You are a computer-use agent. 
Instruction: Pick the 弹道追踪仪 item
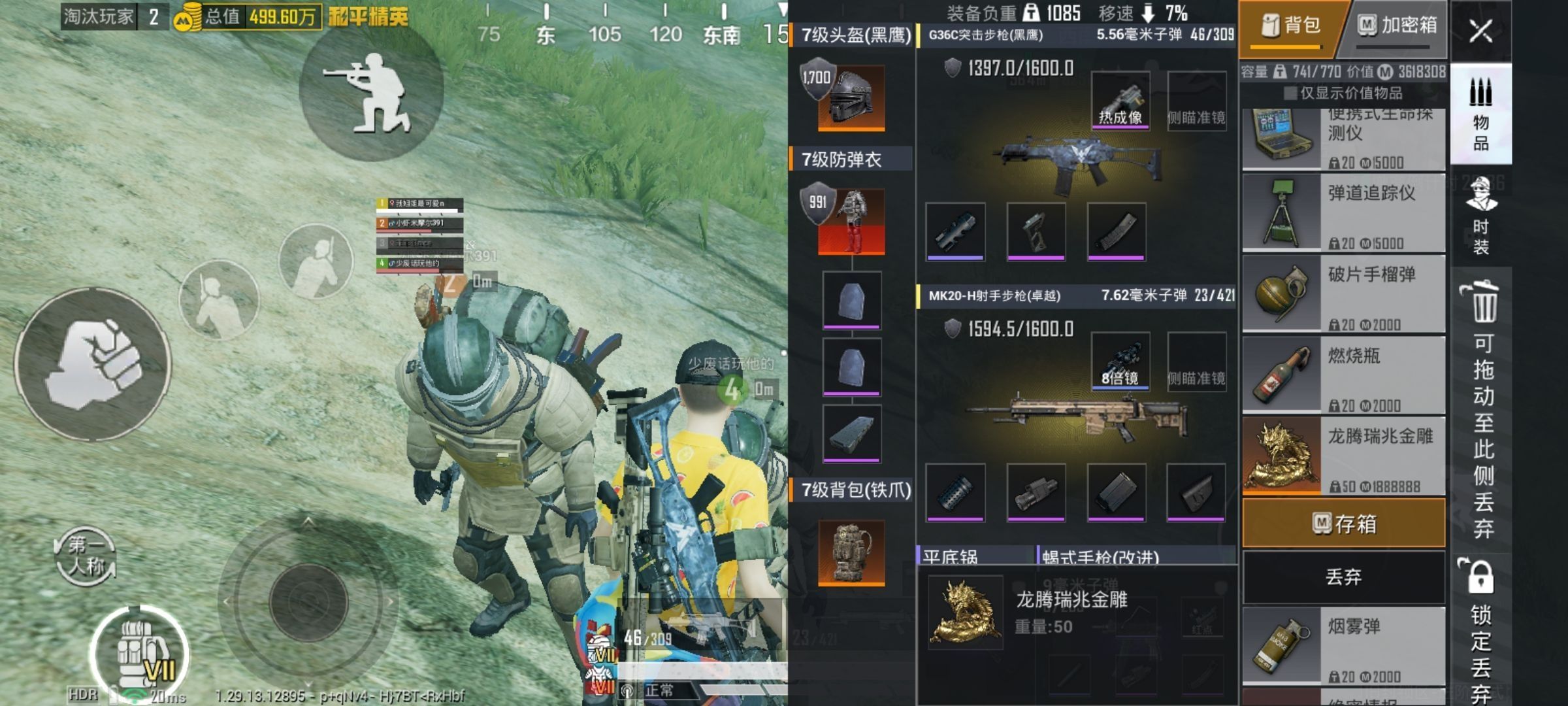coord(1343,212)
